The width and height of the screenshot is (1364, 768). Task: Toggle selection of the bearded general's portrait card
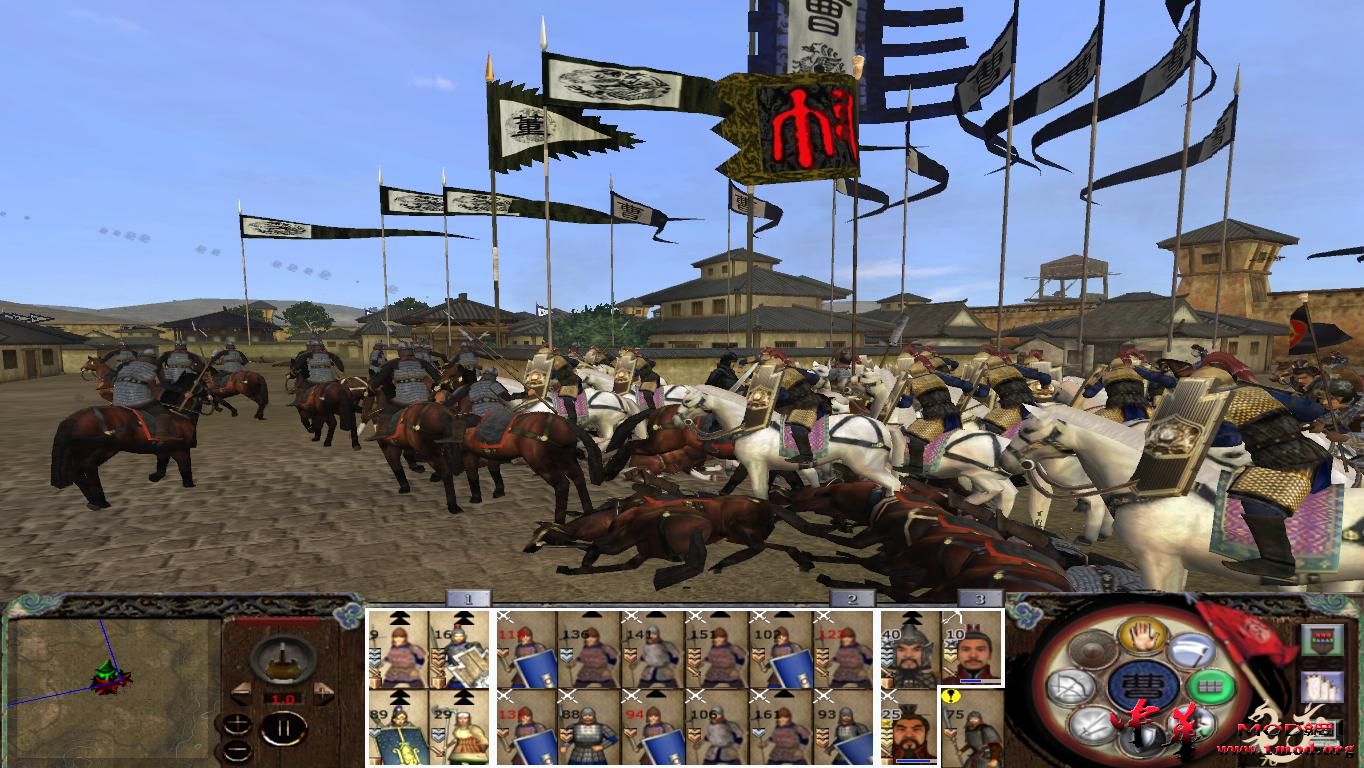click(908, 731)
